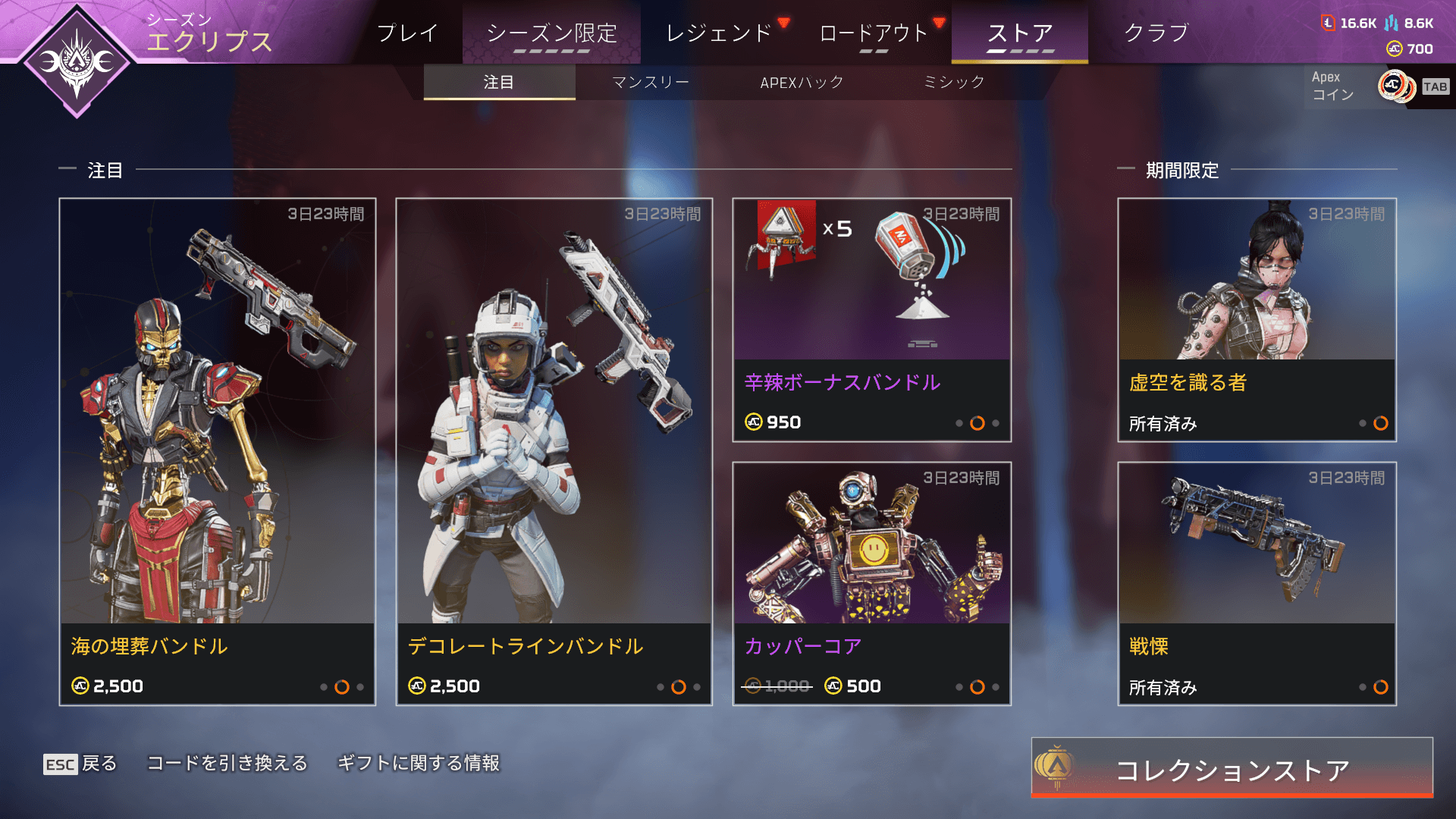The height and width of the screenshot is (819, 1456).
Task: View the デコレートラインバンドル offer
Action: [x=554, y=451]
